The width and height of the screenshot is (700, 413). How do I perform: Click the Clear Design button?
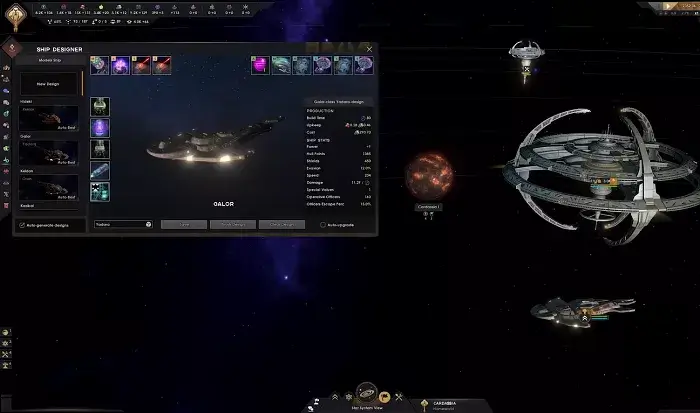point(282,225)
